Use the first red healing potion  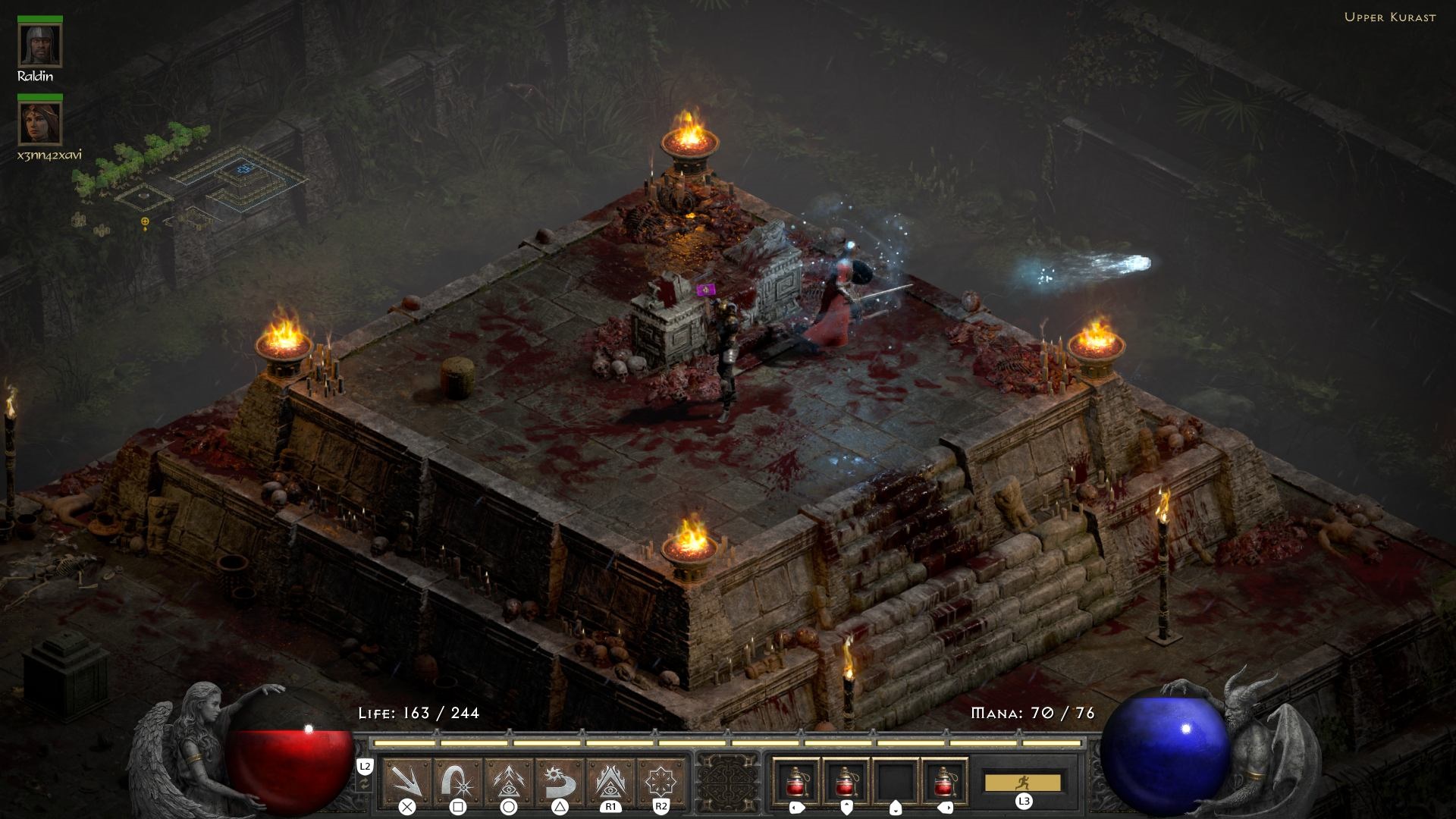coord(796,780)
